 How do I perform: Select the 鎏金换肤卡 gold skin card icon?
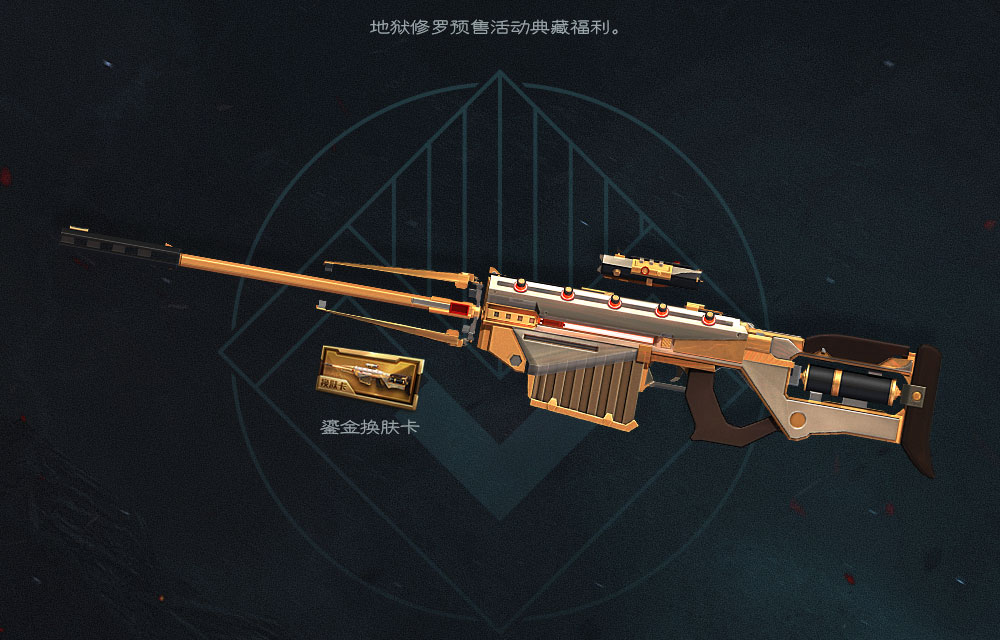(371, 377)
